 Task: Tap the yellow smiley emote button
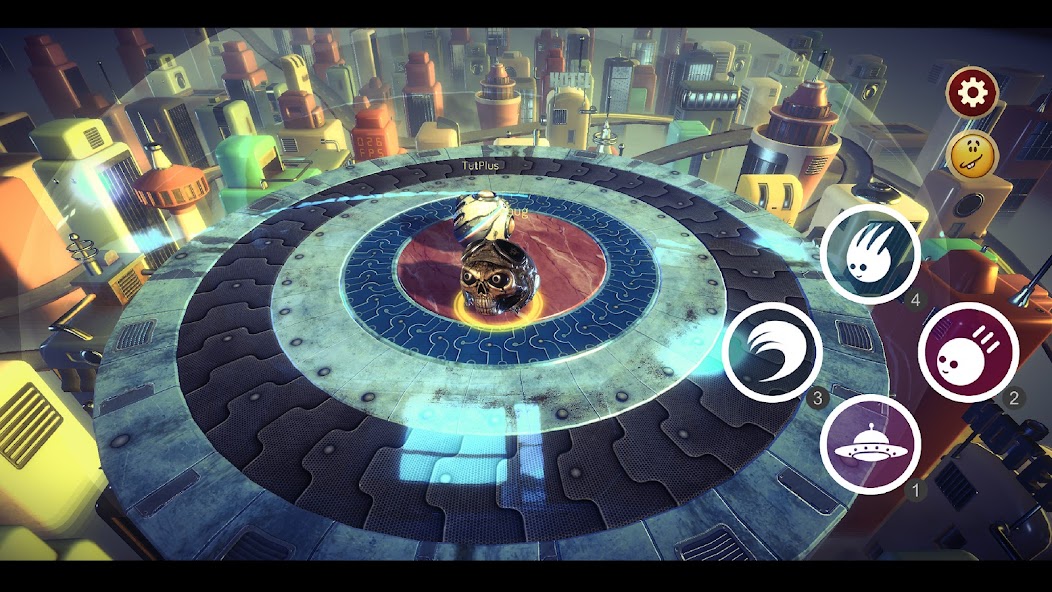pos(972,155)
